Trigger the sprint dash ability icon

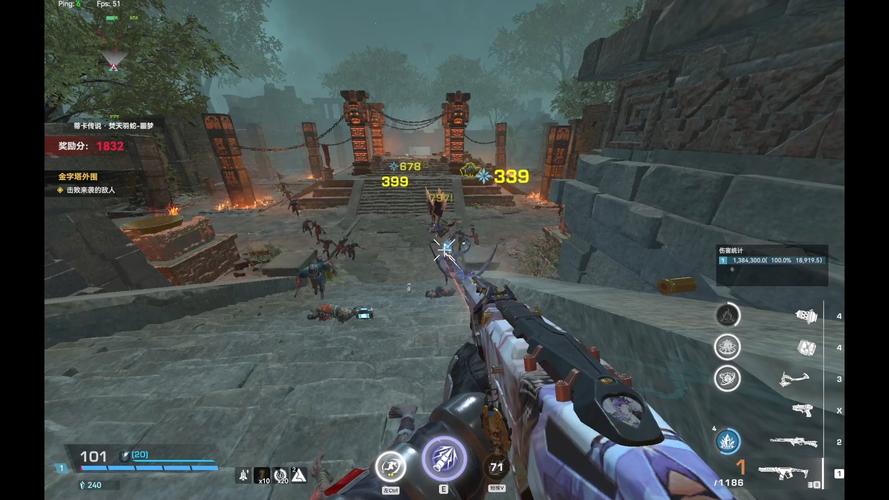(x=390, y=467)
